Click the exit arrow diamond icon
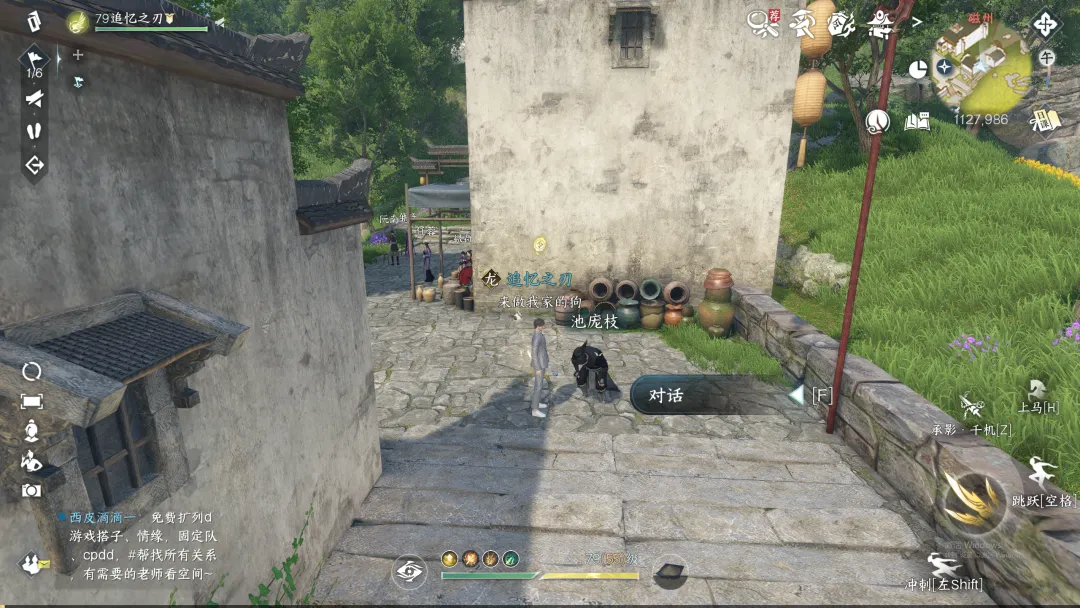 pyautogui.click(x=34, y=165)
